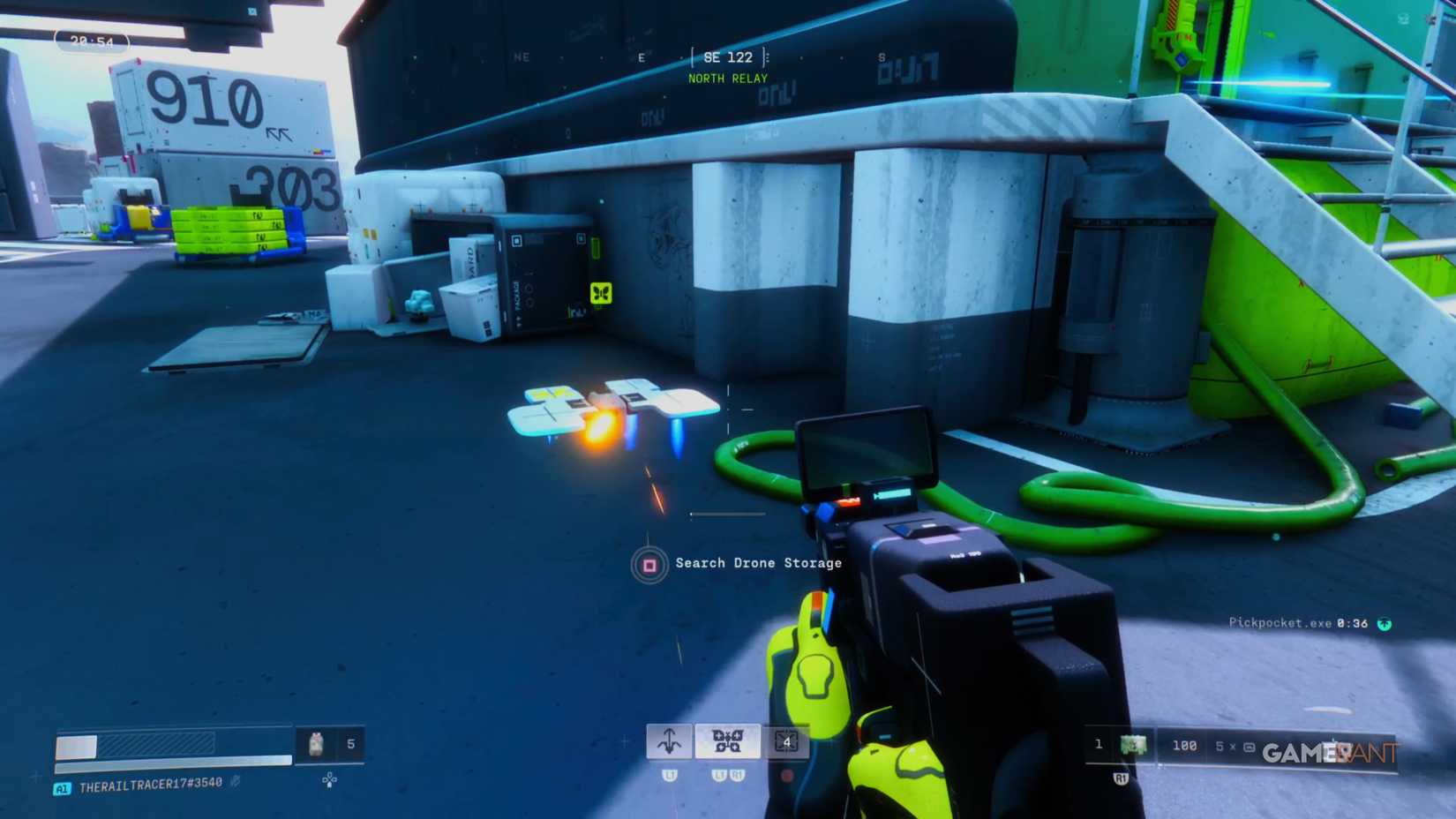Click the bandage item icon showing 5
Image resolution: width=1456 pixels, height=819 pixels.
(318, 743)
